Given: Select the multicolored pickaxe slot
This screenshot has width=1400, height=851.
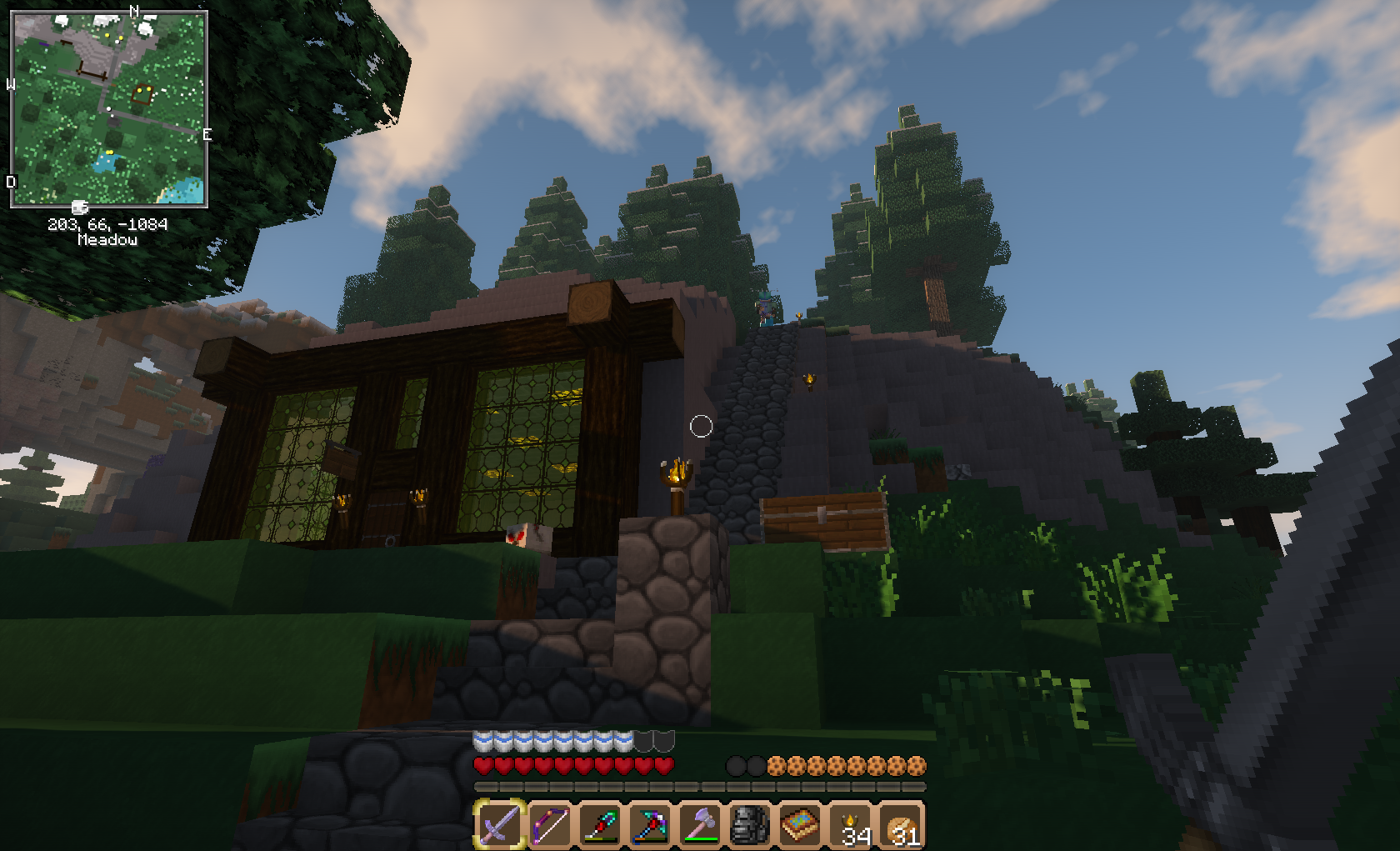Looking at the screenshot, I should 649,824.
